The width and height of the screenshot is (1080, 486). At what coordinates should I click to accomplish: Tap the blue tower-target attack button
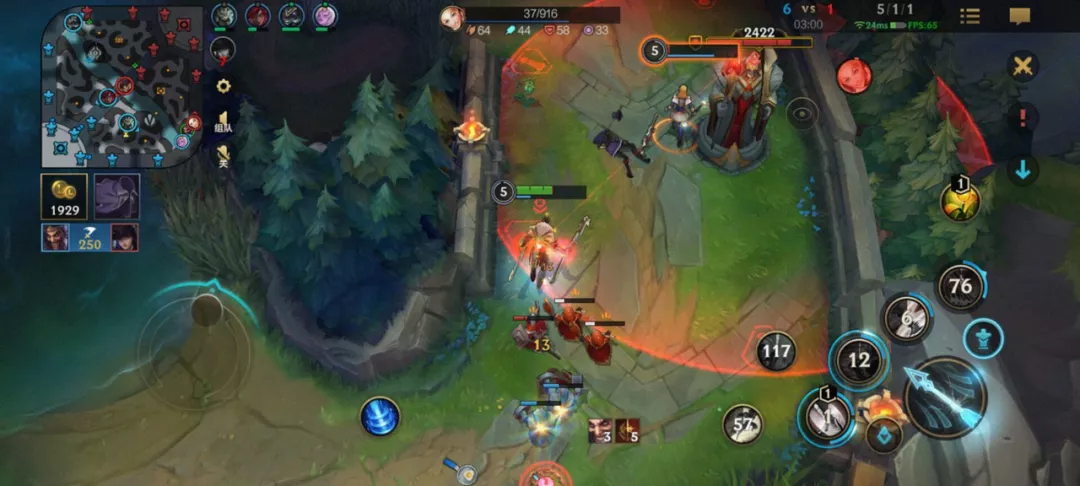coord(983,338)
